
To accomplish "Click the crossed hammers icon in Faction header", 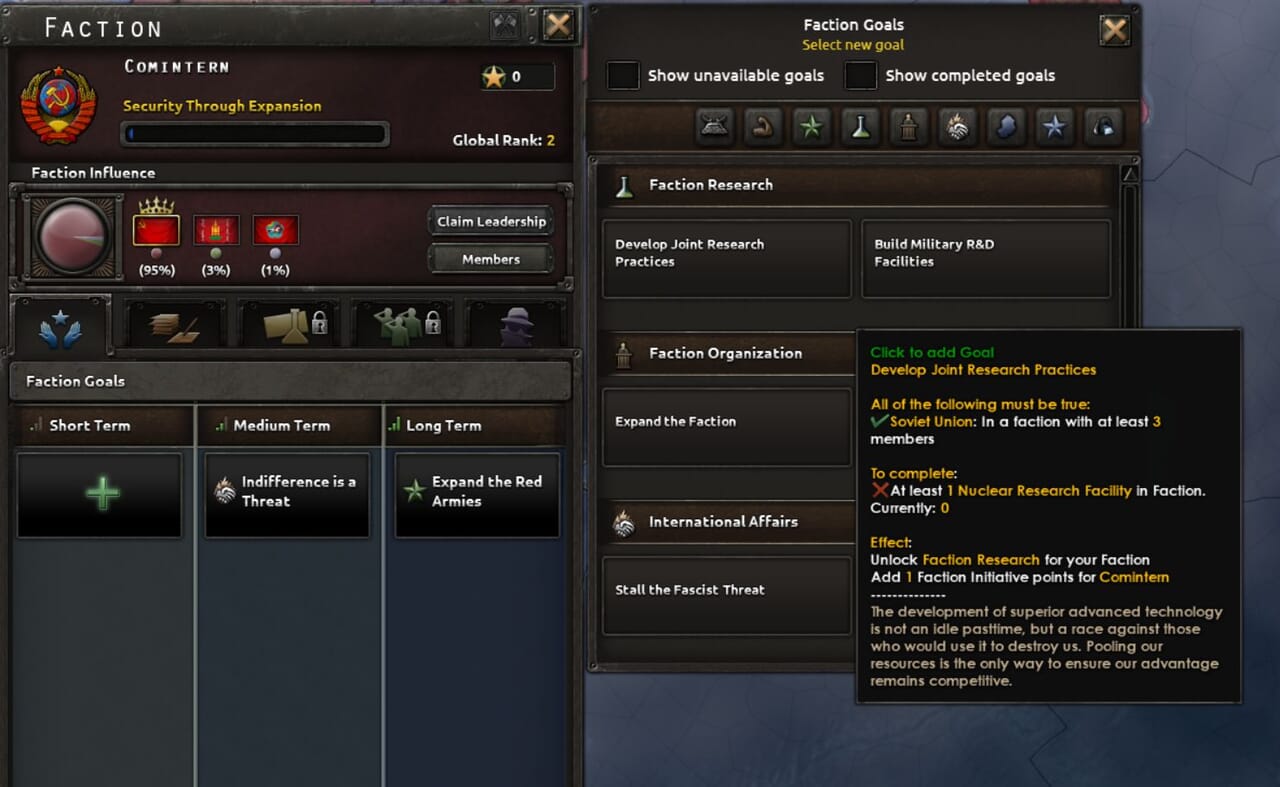I will [x=505, y=25].
